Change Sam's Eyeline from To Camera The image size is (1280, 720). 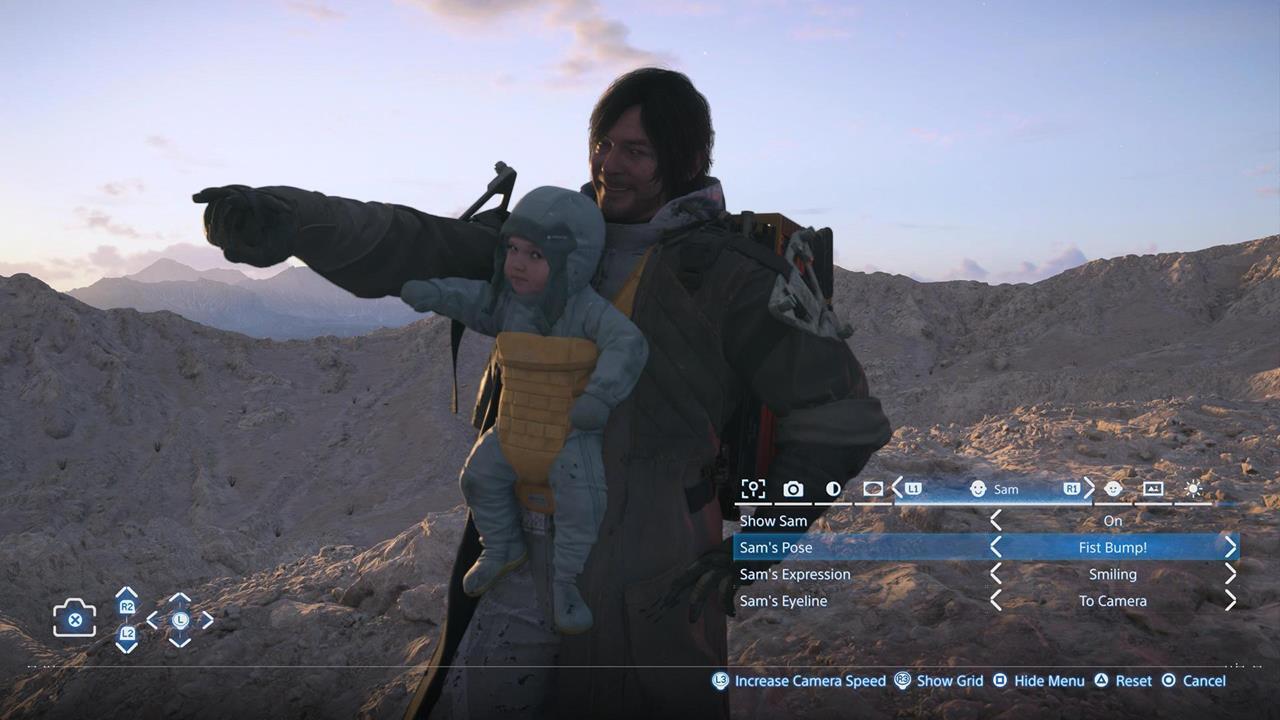click(x=1232, y=601)
